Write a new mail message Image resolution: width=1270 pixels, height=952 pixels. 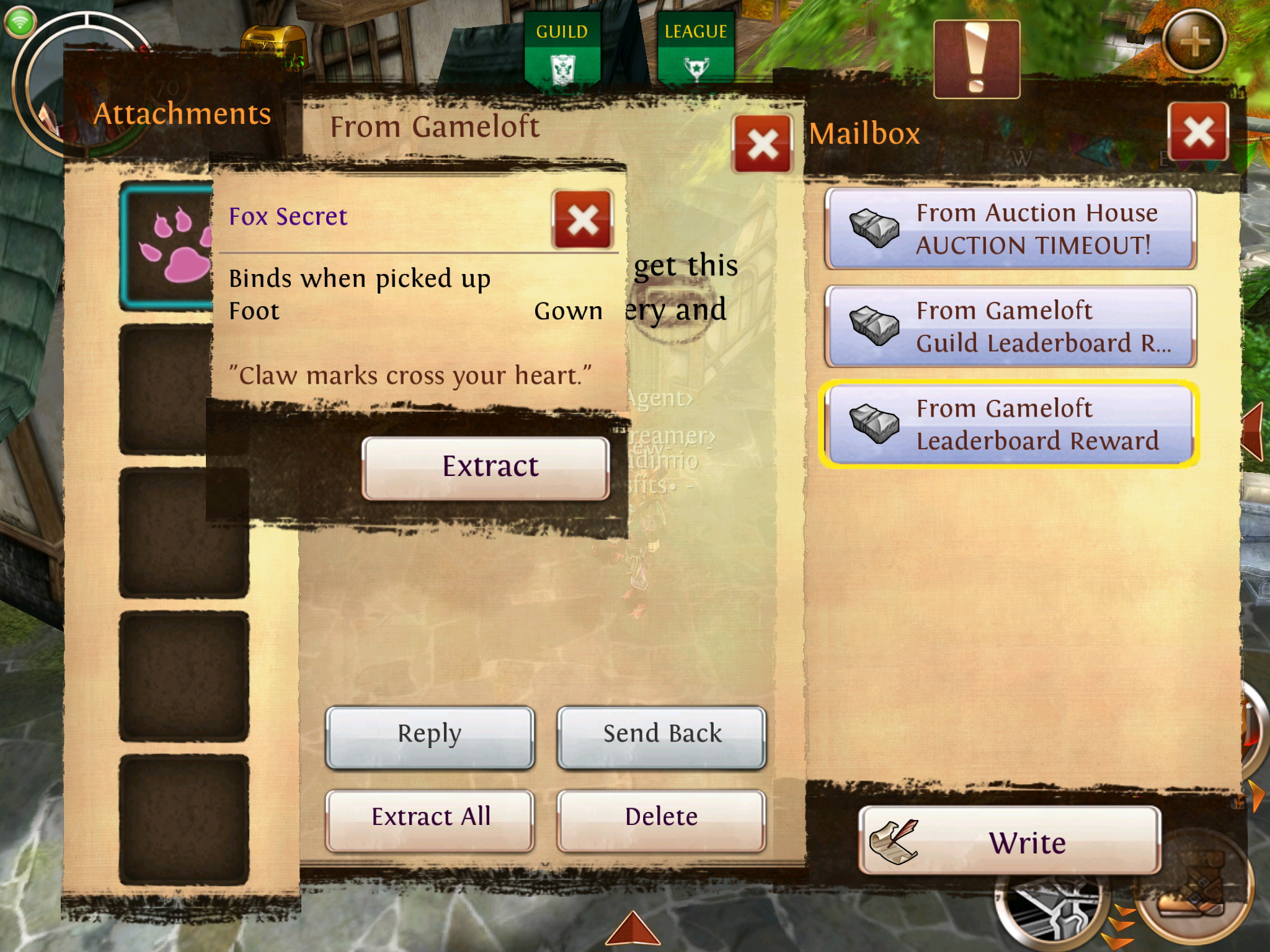1010,841
